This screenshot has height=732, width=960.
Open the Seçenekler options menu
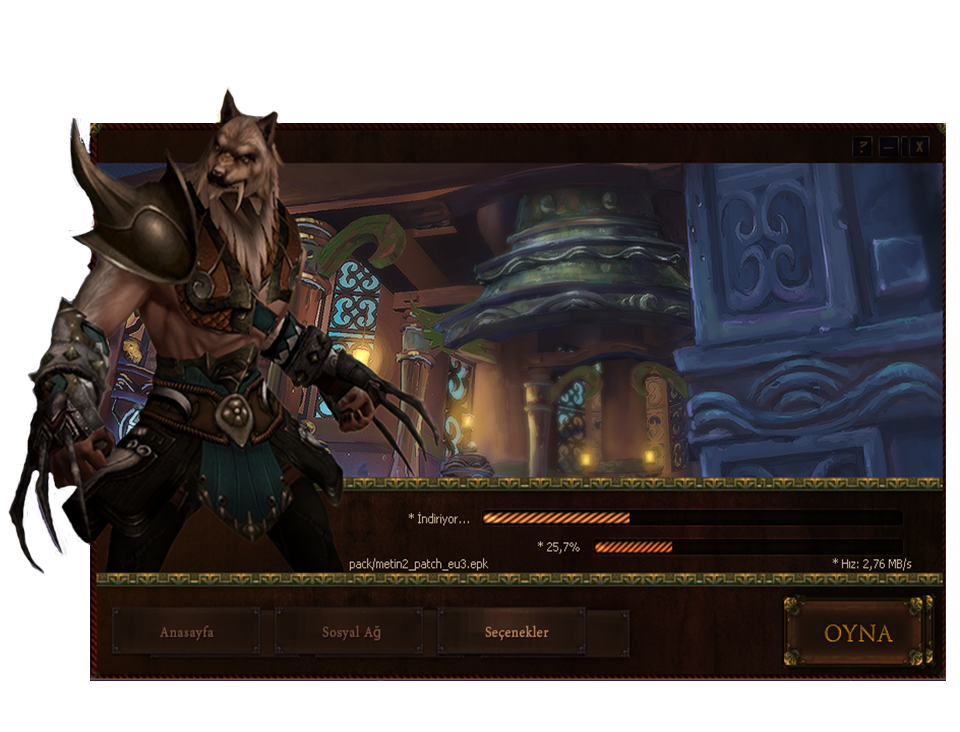click(516, 632)
